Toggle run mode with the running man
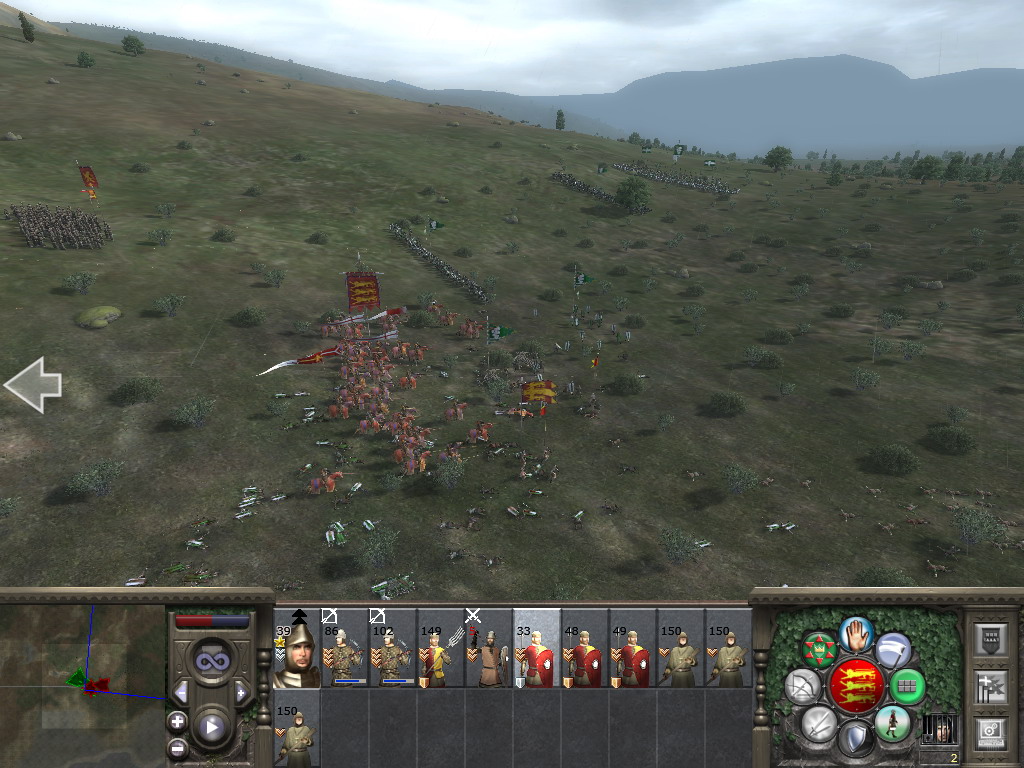This screenshot has width=1024, height=768. coord(892,723)
